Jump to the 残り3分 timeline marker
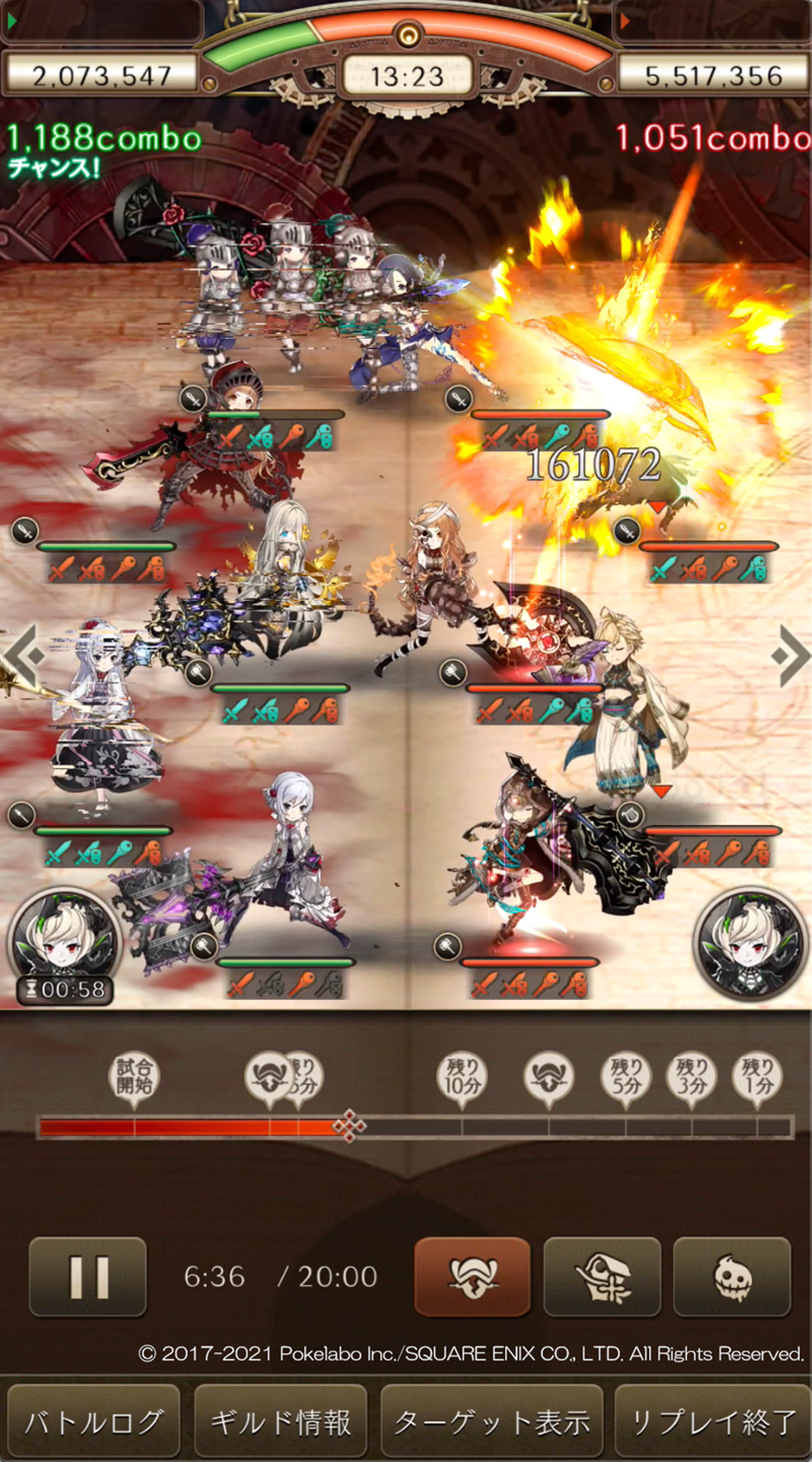Image resolution: width=812 pixels, height=1462 pixels. [691, 1077]
